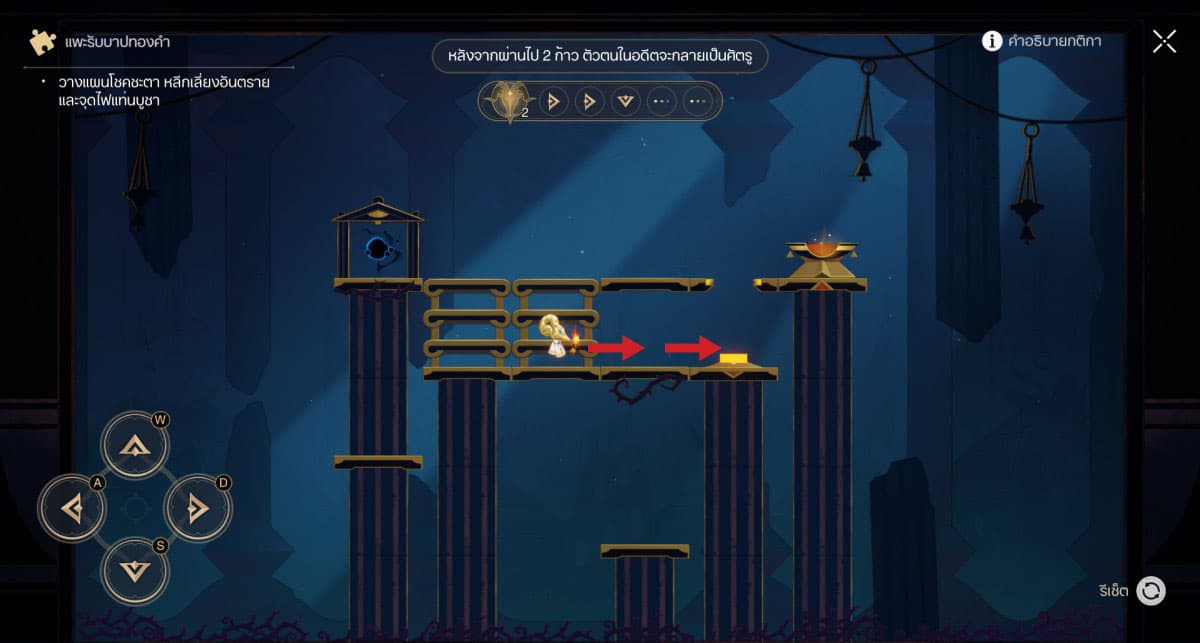Close the puzzle with the X button
Screen dimensions: 1200x643
click(1164, 41)
